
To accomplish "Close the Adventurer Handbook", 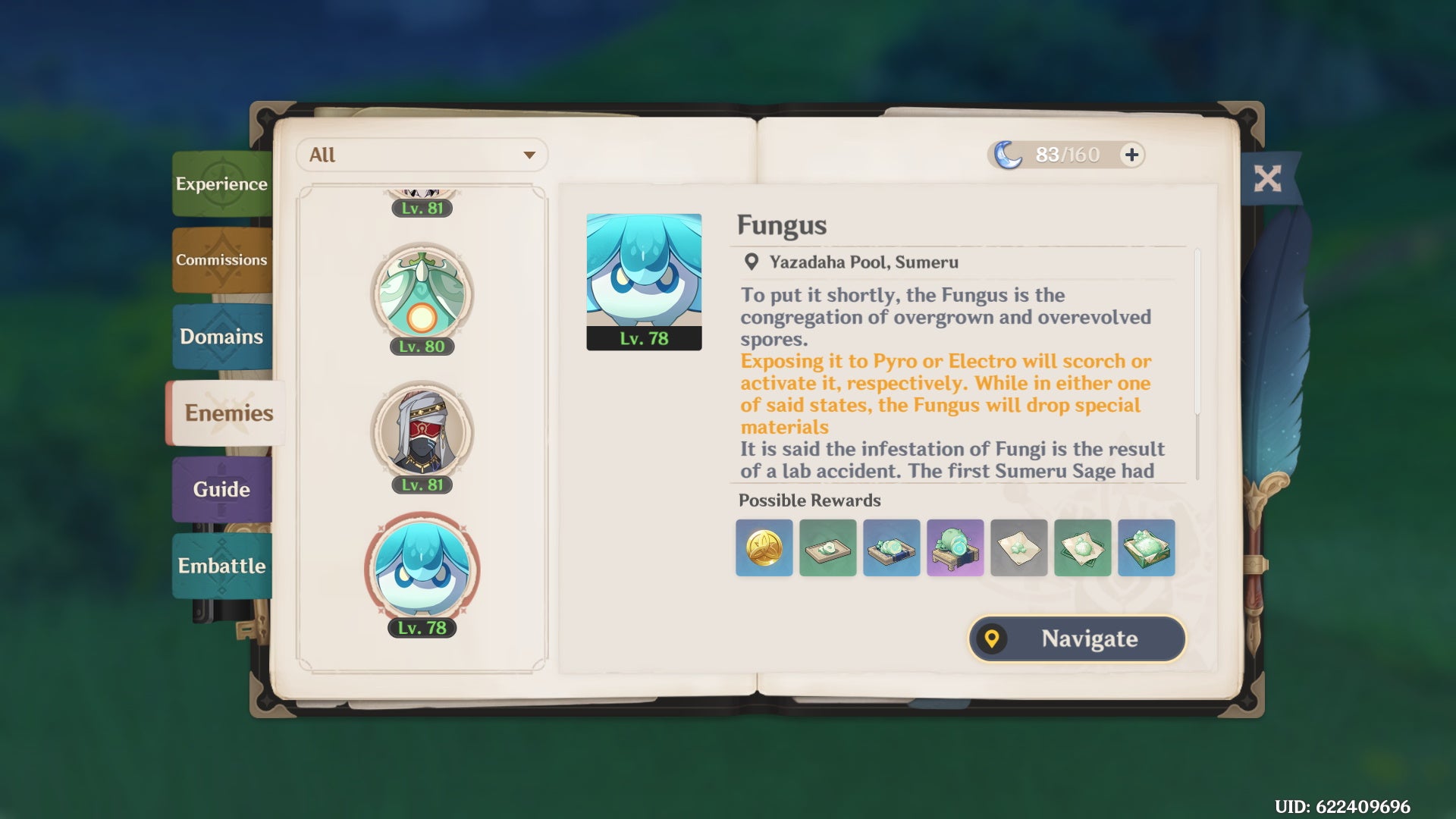I will pos(1267,179).
